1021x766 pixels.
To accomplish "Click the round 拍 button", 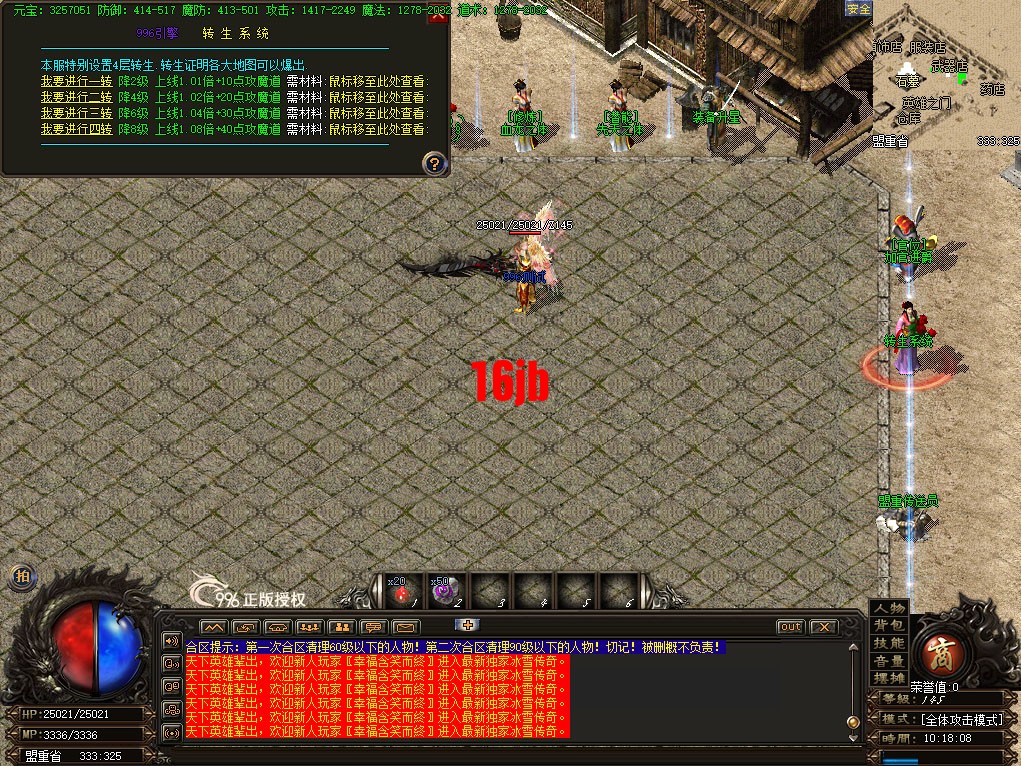I will [22, 576].
